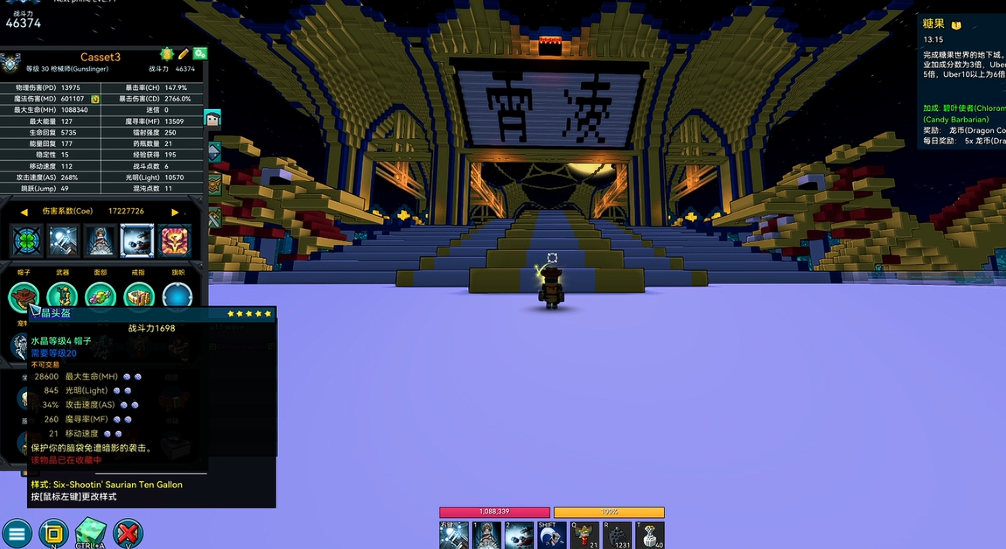Select the ring equipment slot

pyautogui.click(x=138, y=296)
